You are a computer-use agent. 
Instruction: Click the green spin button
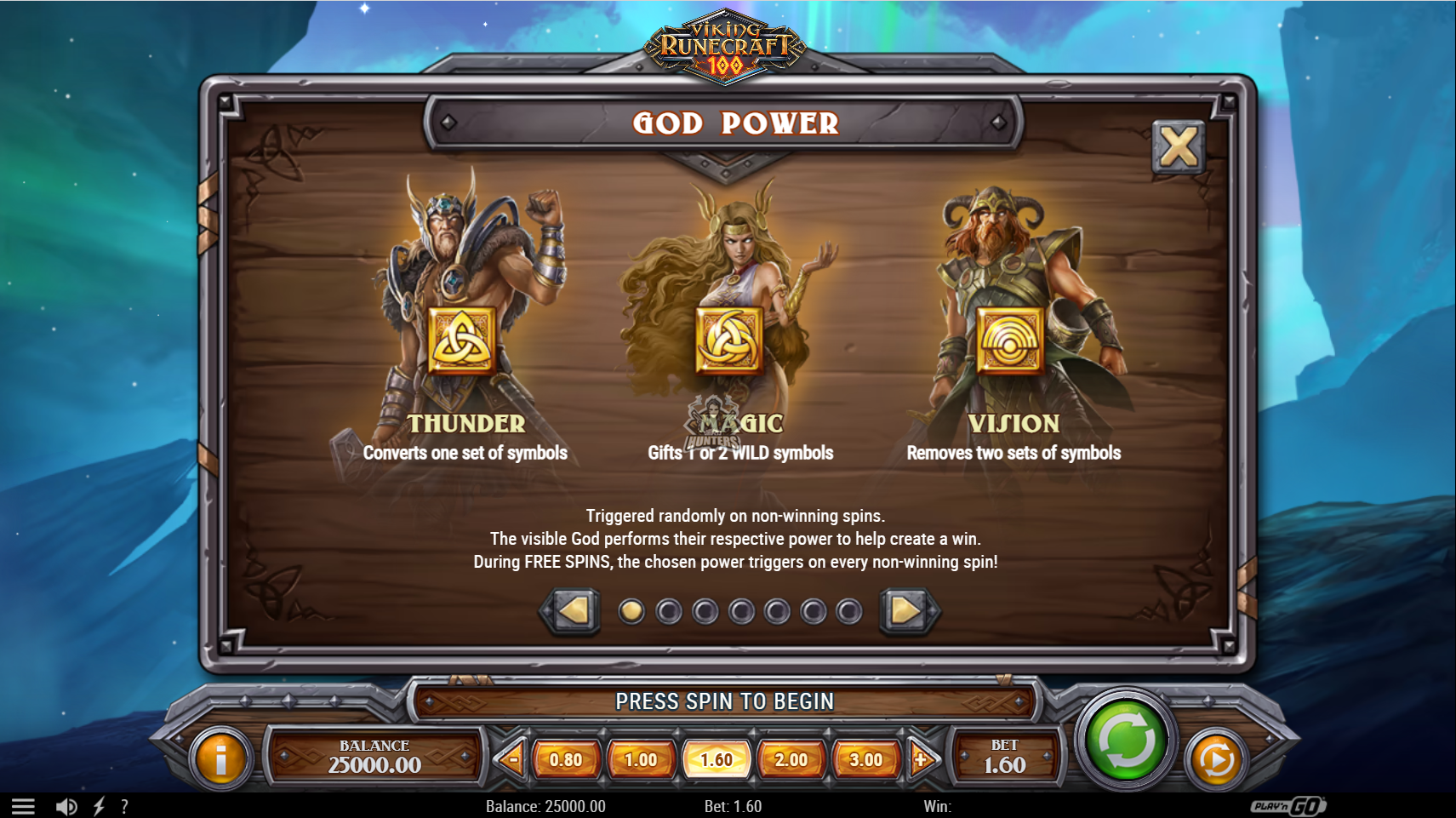[x=1126, y=740]
